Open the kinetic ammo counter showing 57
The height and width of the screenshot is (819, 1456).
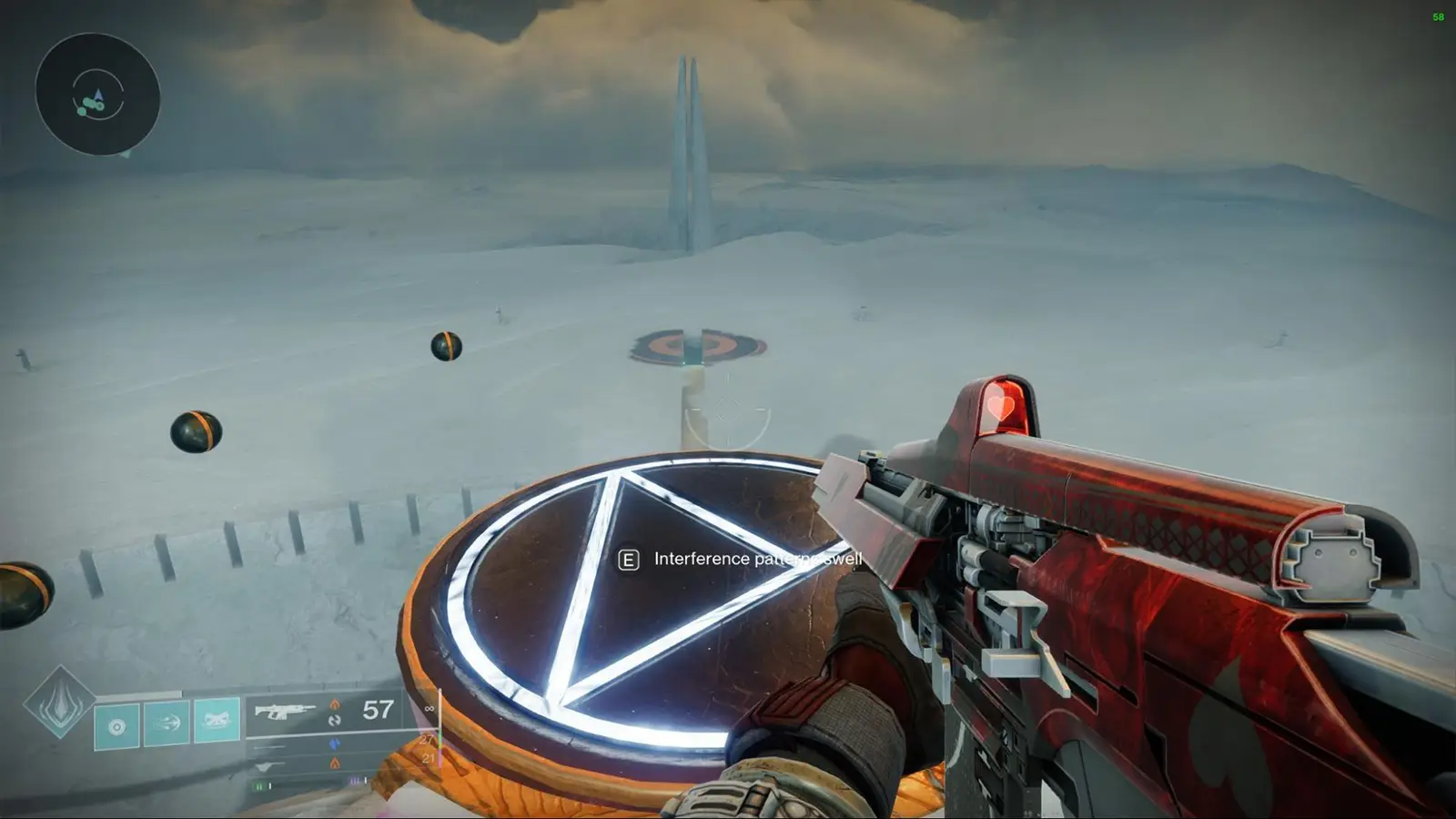pos(379,710)
